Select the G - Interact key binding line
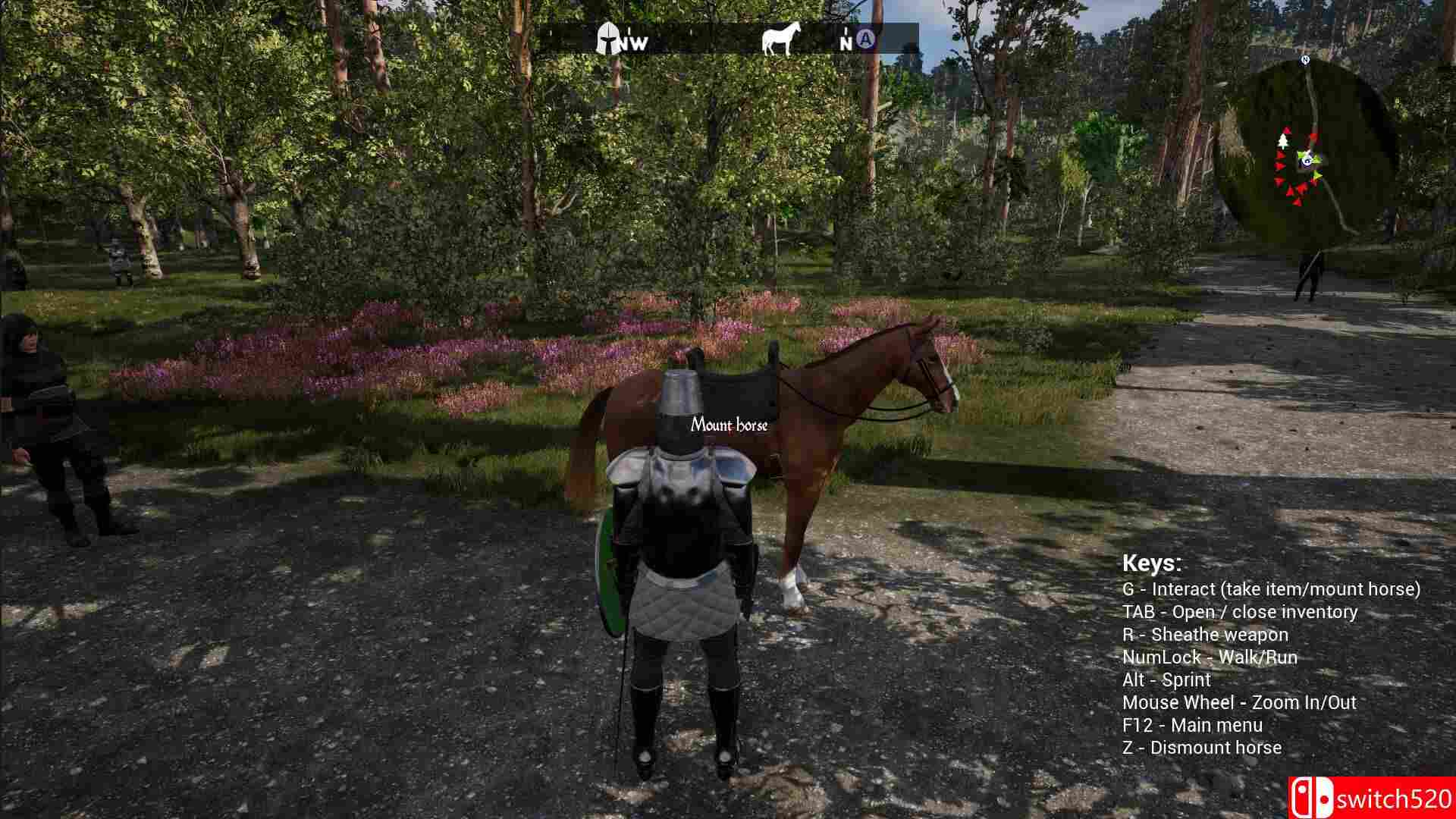This screenshot has height=819, width=1456. [1272, 588]
